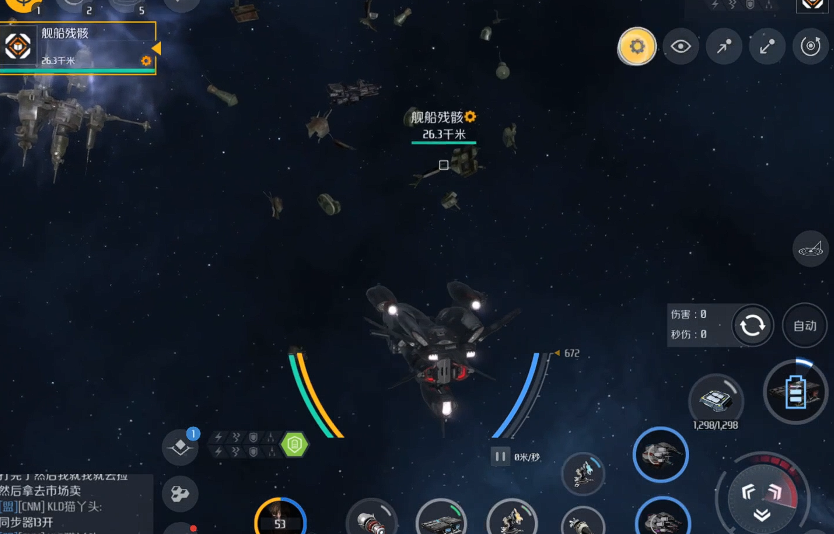Open the stacked-layers icon with notification badge
The image size is (834, 534).
pyautogui.click(x=180, y=447)
